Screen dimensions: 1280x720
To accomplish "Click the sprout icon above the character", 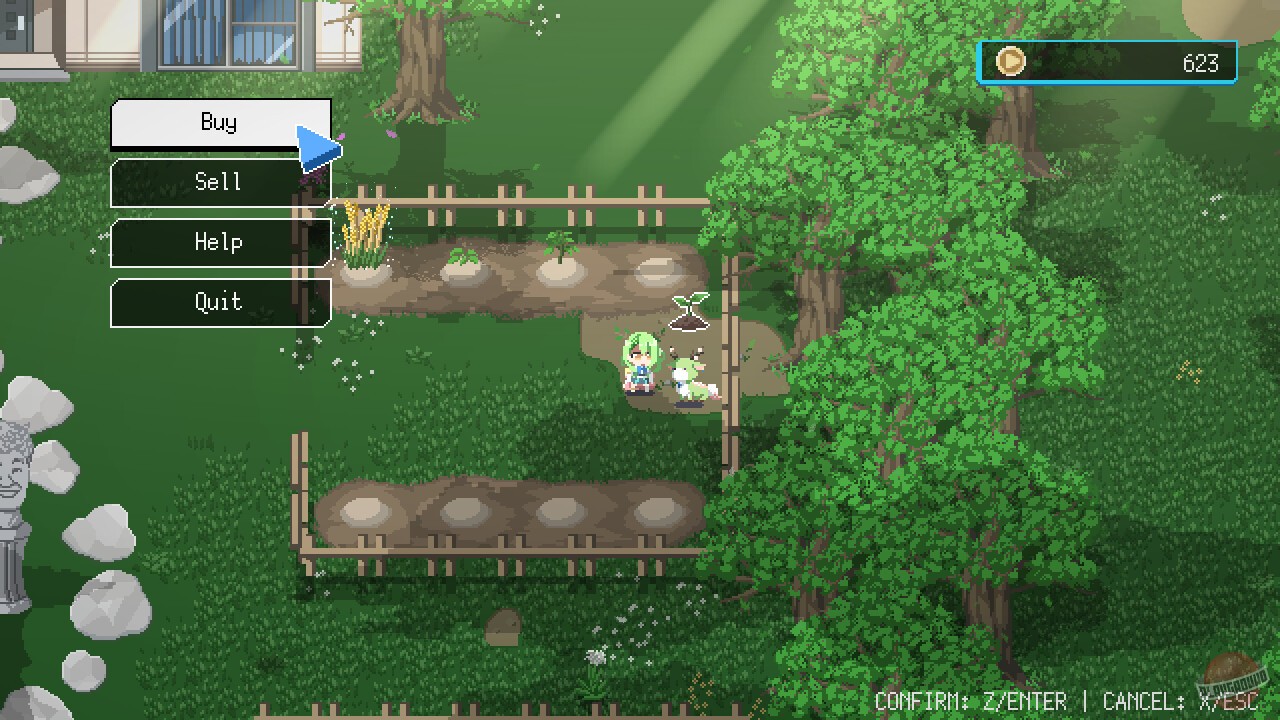I will tap(690, 310).
